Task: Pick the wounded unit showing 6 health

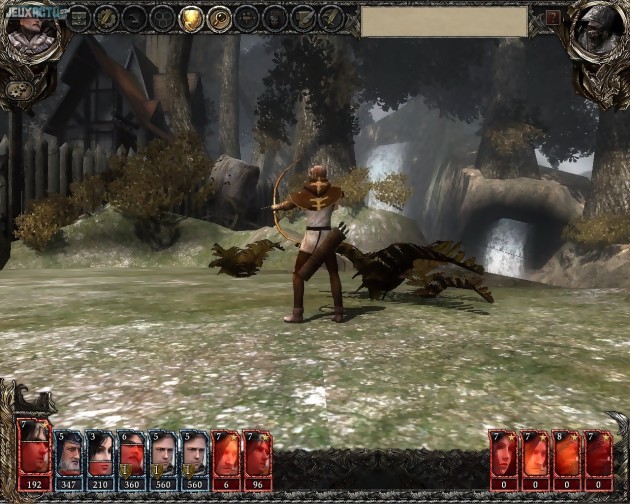Action: (x=226, y=455)
